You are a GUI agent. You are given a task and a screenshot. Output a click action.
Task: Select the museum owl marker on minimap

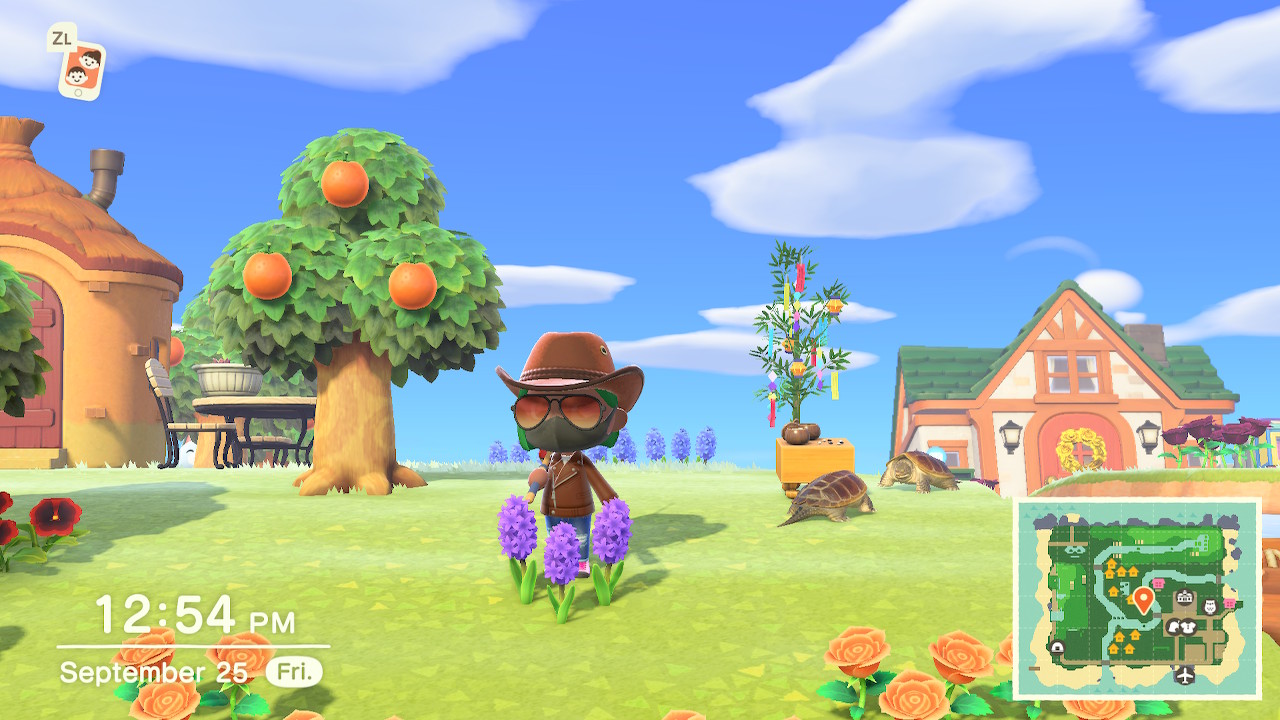tap(1210, 606)
